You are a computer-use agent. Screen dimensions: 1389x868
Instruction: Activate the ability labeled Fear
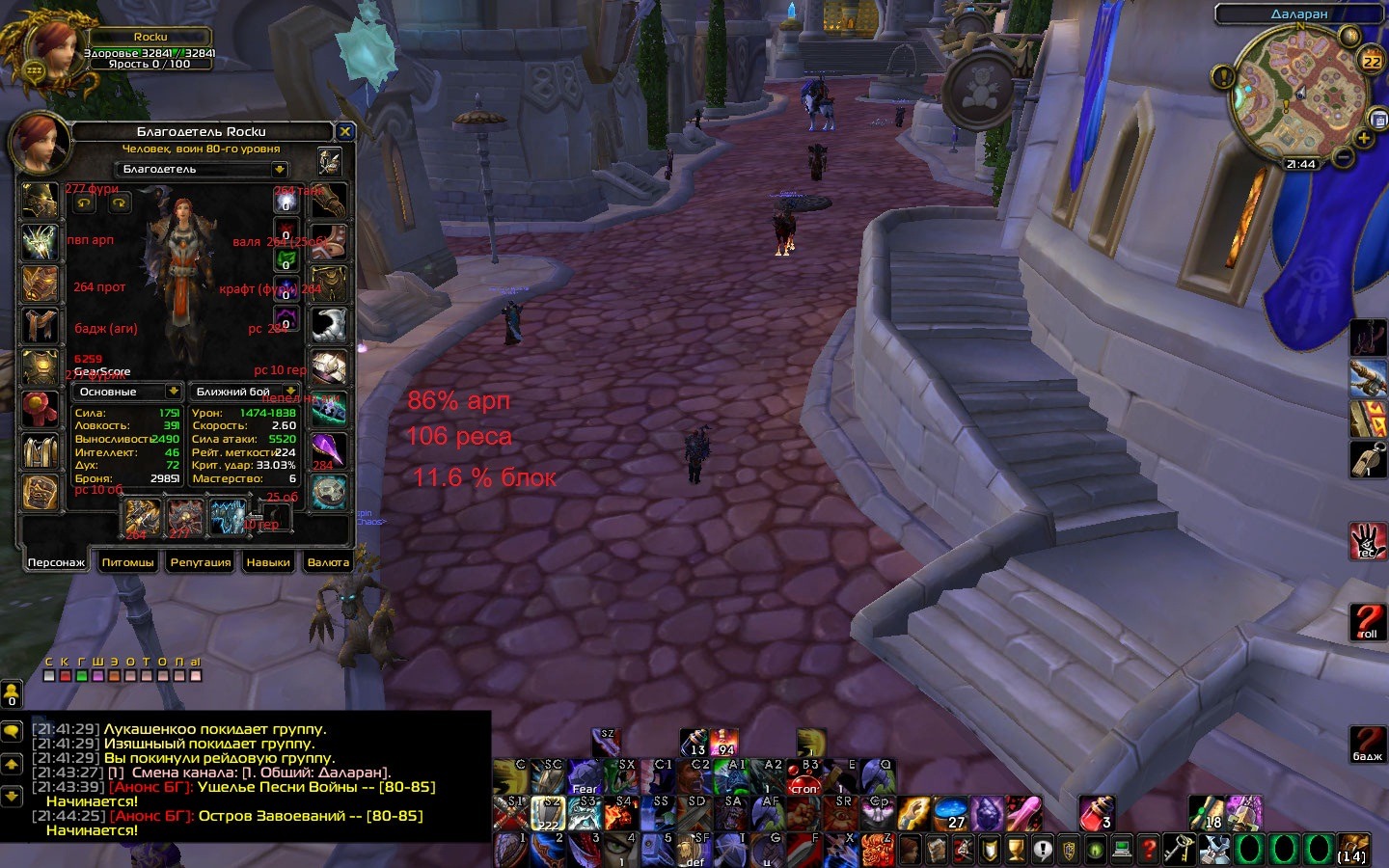point(584,776)
